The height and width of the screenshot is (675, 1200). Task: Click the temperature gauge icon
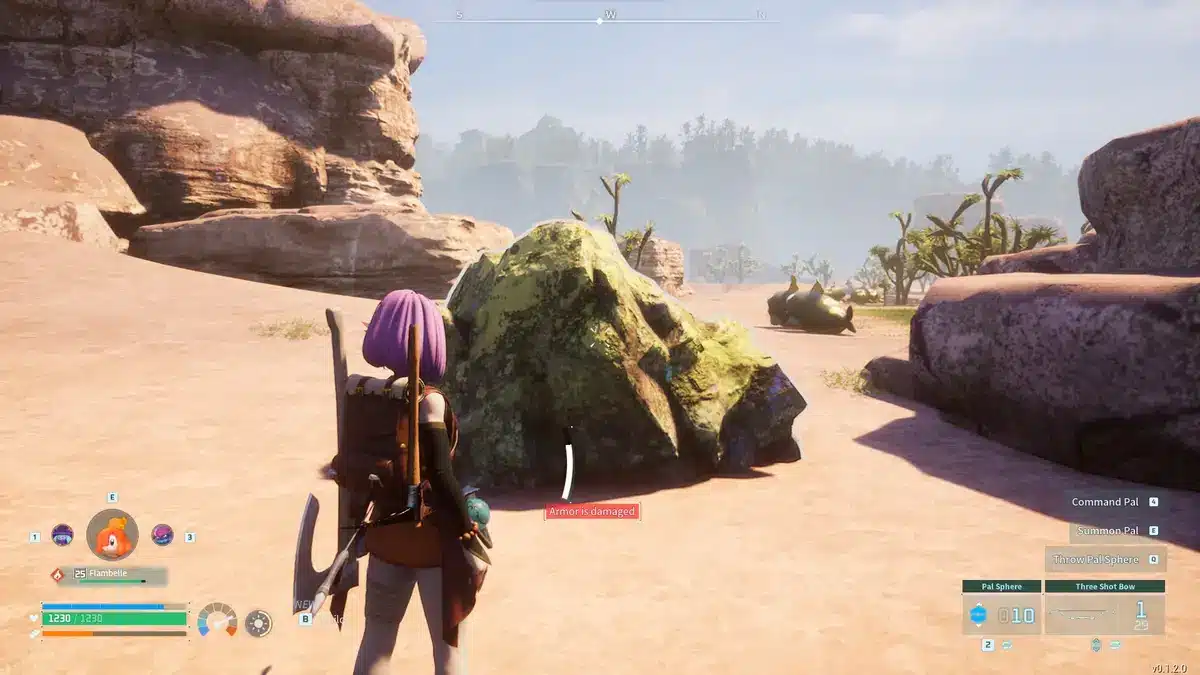tap(217, 620)
